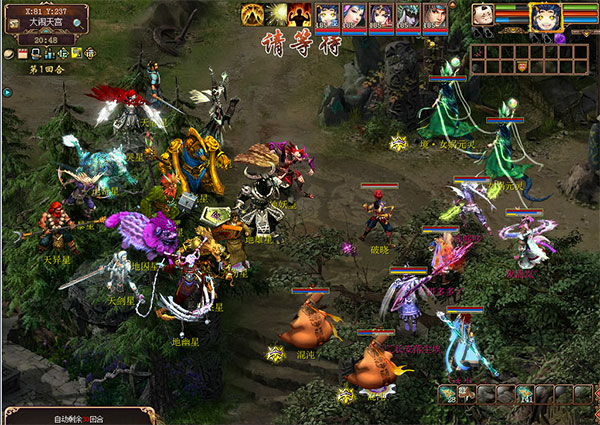The image size is (600, 425).
Task: Open the player character portrait with yellow eyes
Action: pos(544,16)
